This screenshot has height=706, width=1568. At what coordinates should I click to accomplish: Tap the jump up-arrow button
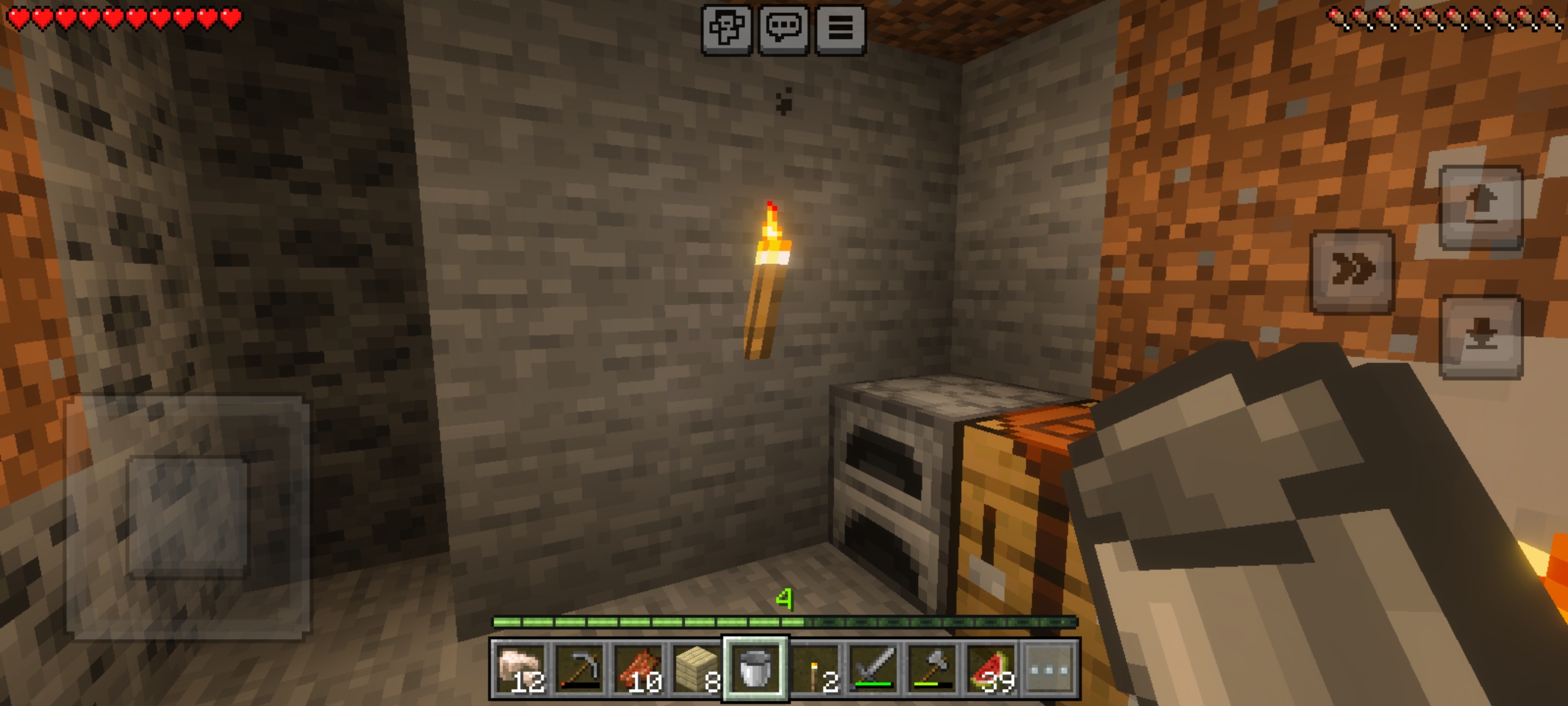click(1481, 207)
